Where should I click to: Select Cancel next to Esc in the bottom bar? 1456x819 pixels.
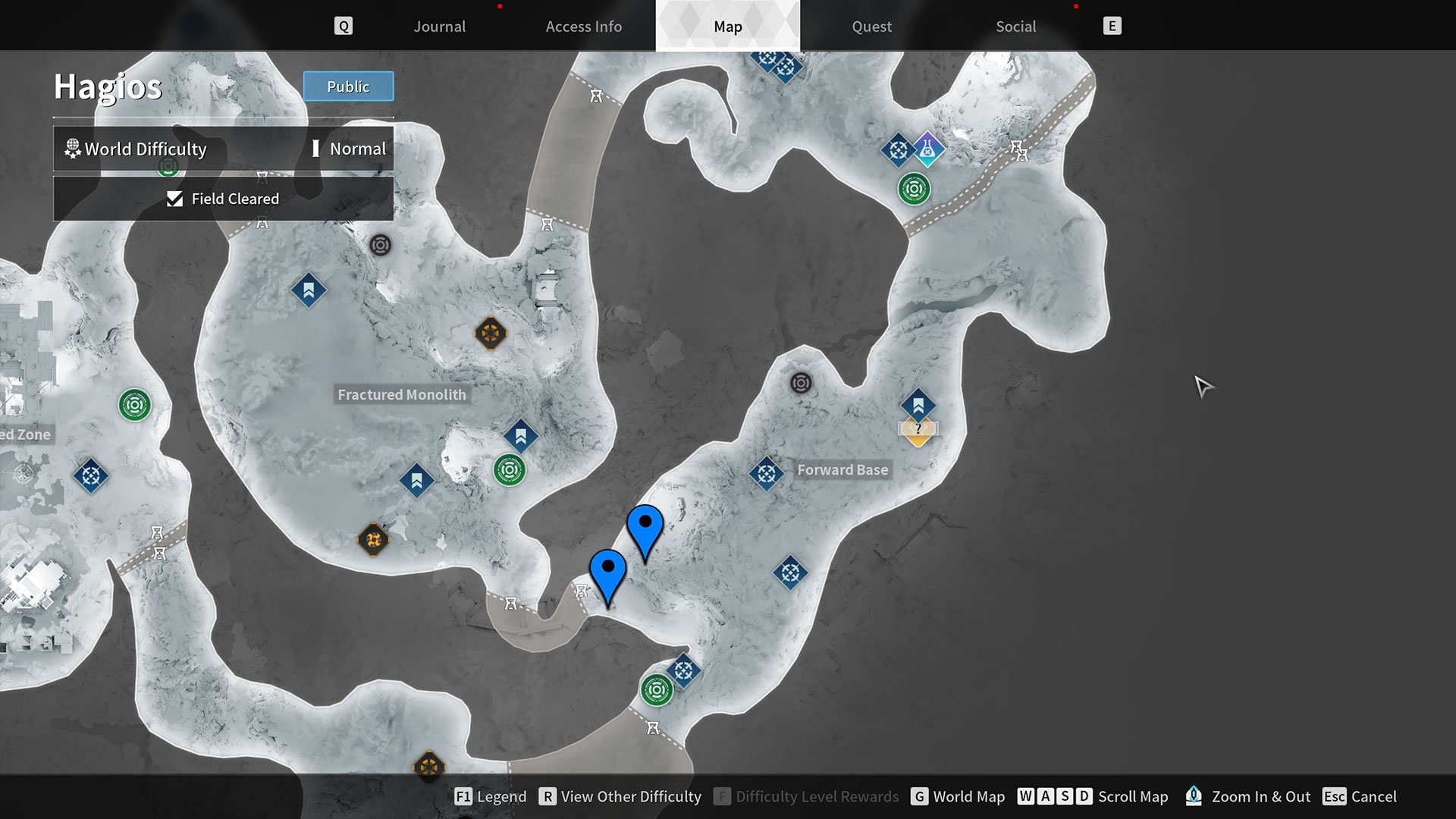[x=1376, y=796]
